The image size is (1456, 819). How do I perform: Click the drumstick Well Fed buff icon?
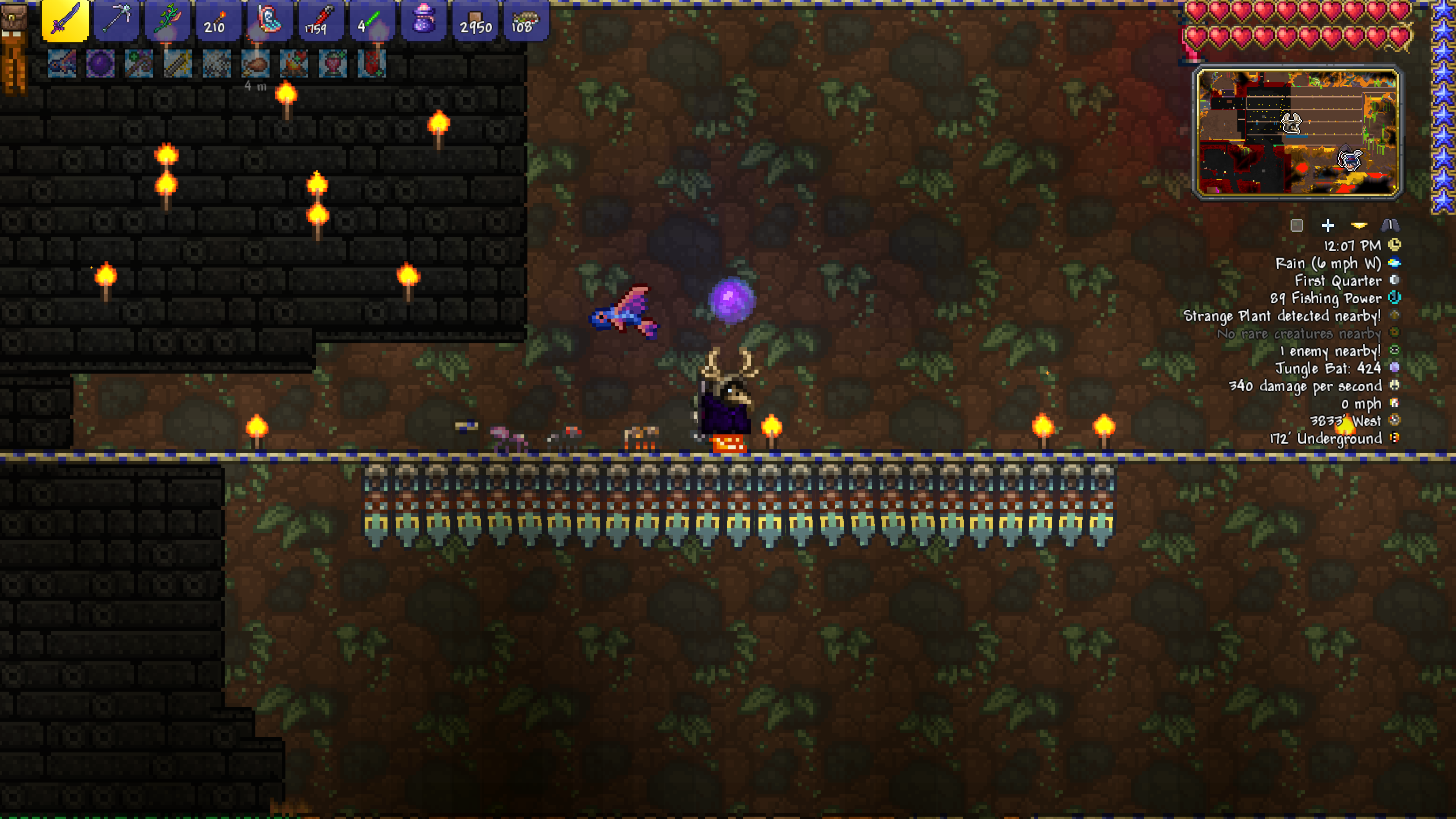pyautogui.click(x=256, y=63)
